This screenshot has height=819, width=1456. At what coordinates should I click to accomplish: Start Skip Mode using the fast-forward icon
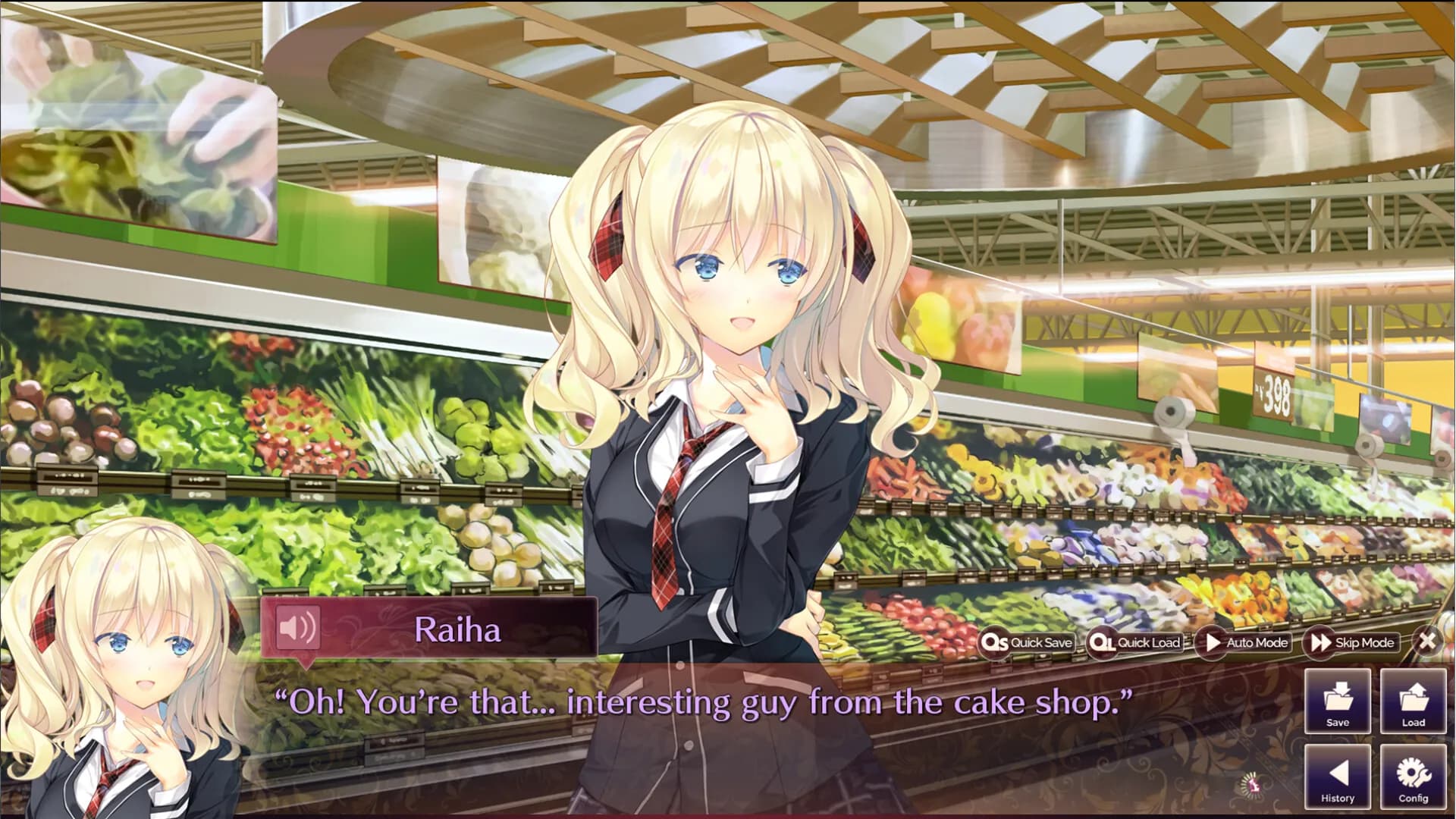pyautogui.click(x=1319, y=642)
